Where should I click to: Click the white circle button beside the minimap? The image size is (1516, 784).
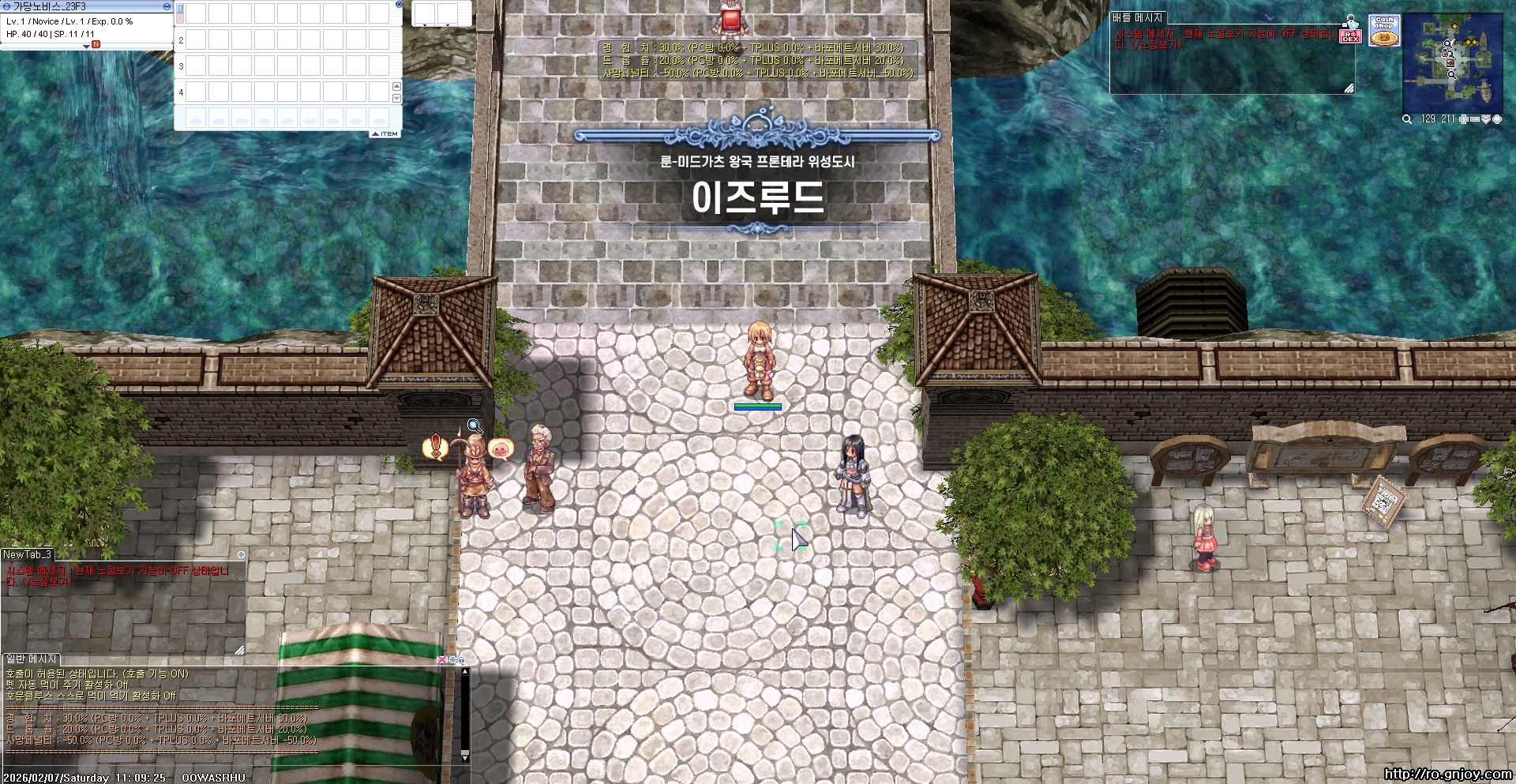[1497, 119]
